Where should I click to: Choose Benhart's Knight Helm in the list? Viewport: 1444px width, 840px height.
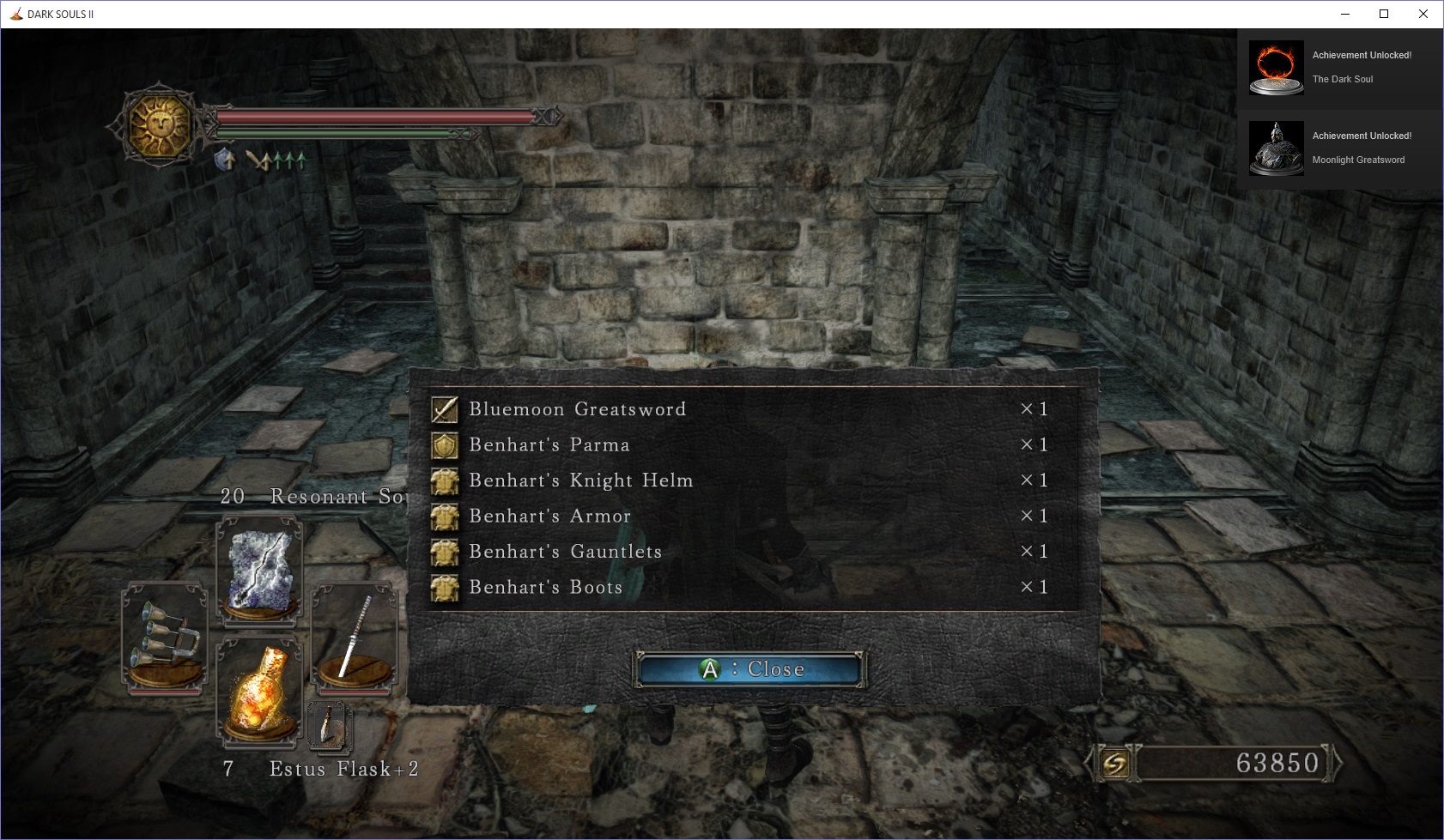pos(580,480)
